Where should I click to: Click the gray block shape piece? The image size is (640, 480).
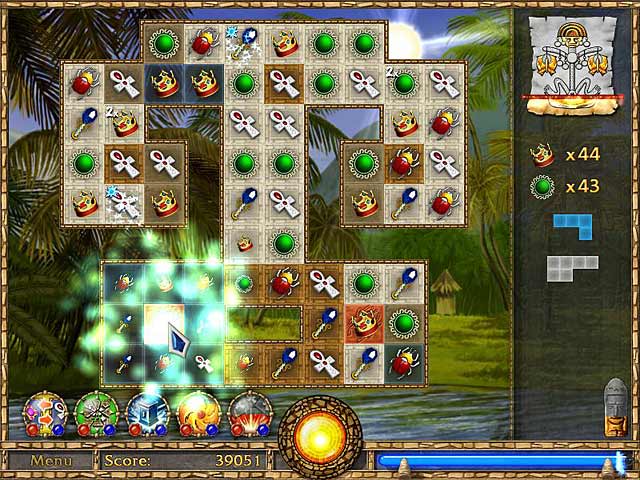point(571,268)
